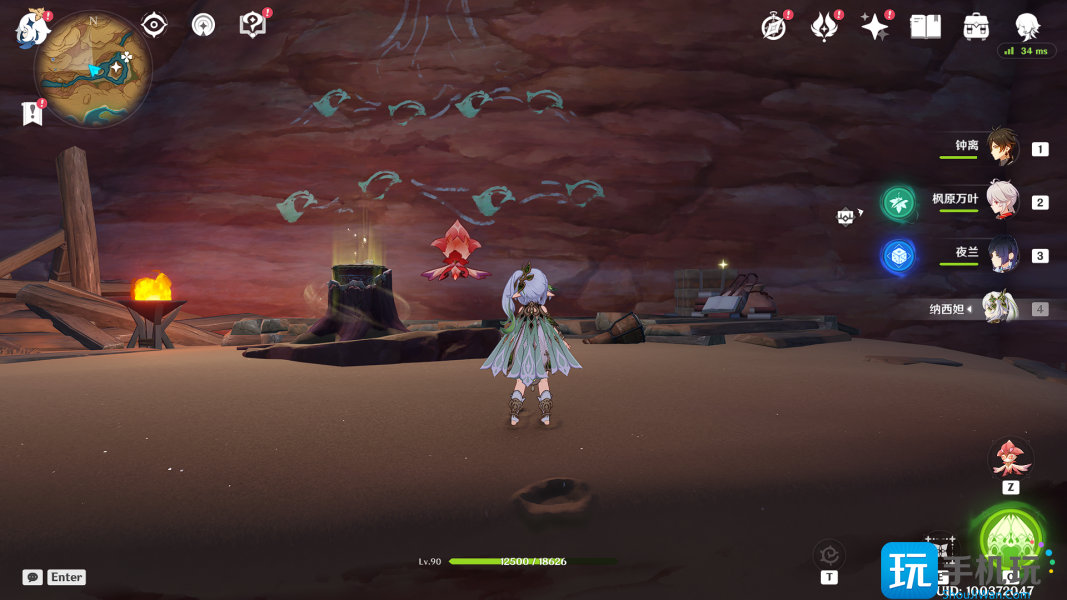Activate the eye-shaped Elemental Sight icon
1067x600 pixels.
coord(154,25)
